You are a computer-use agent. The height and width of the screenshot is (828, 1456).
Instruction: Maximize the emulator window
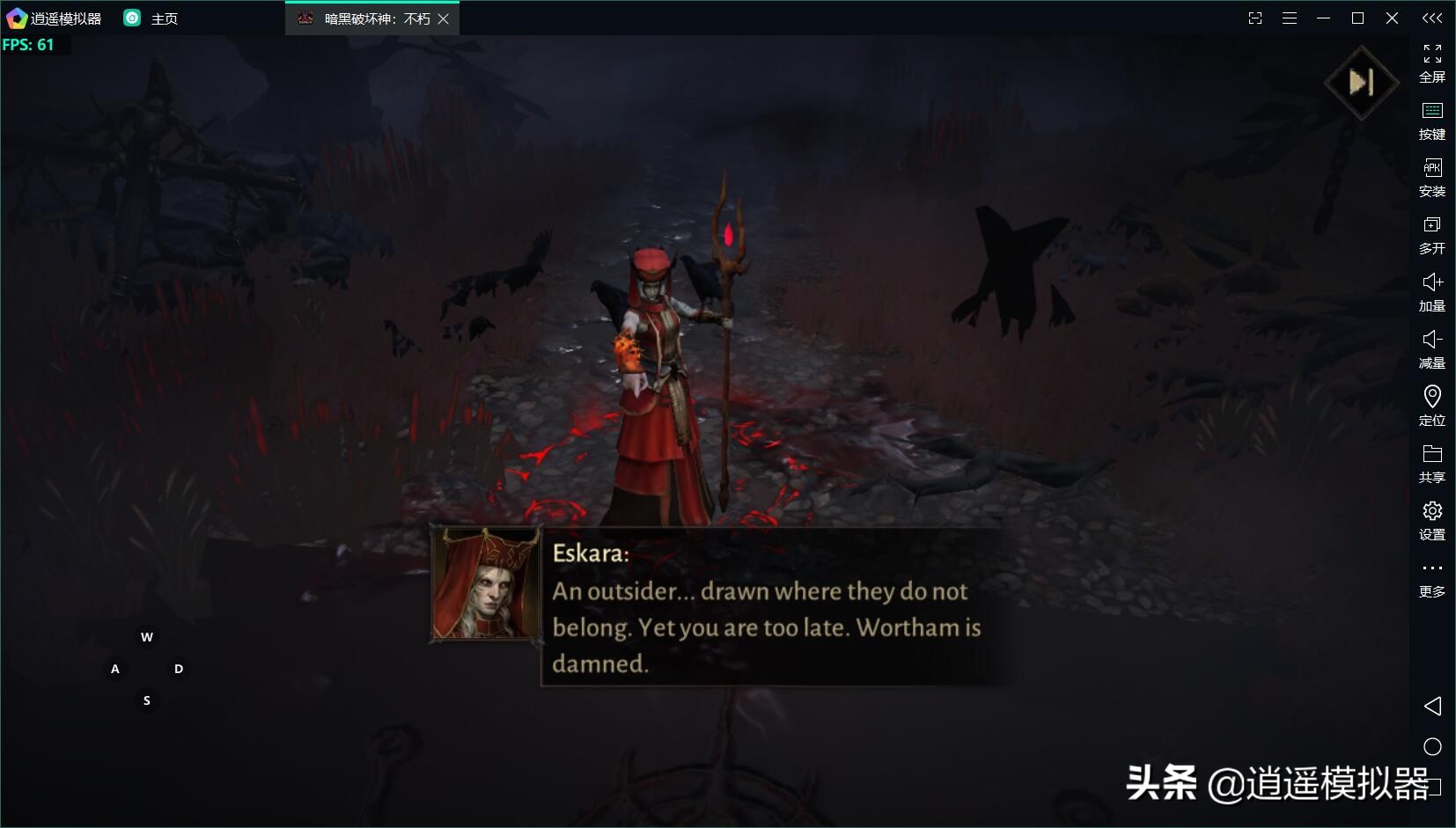[1357, 18]
